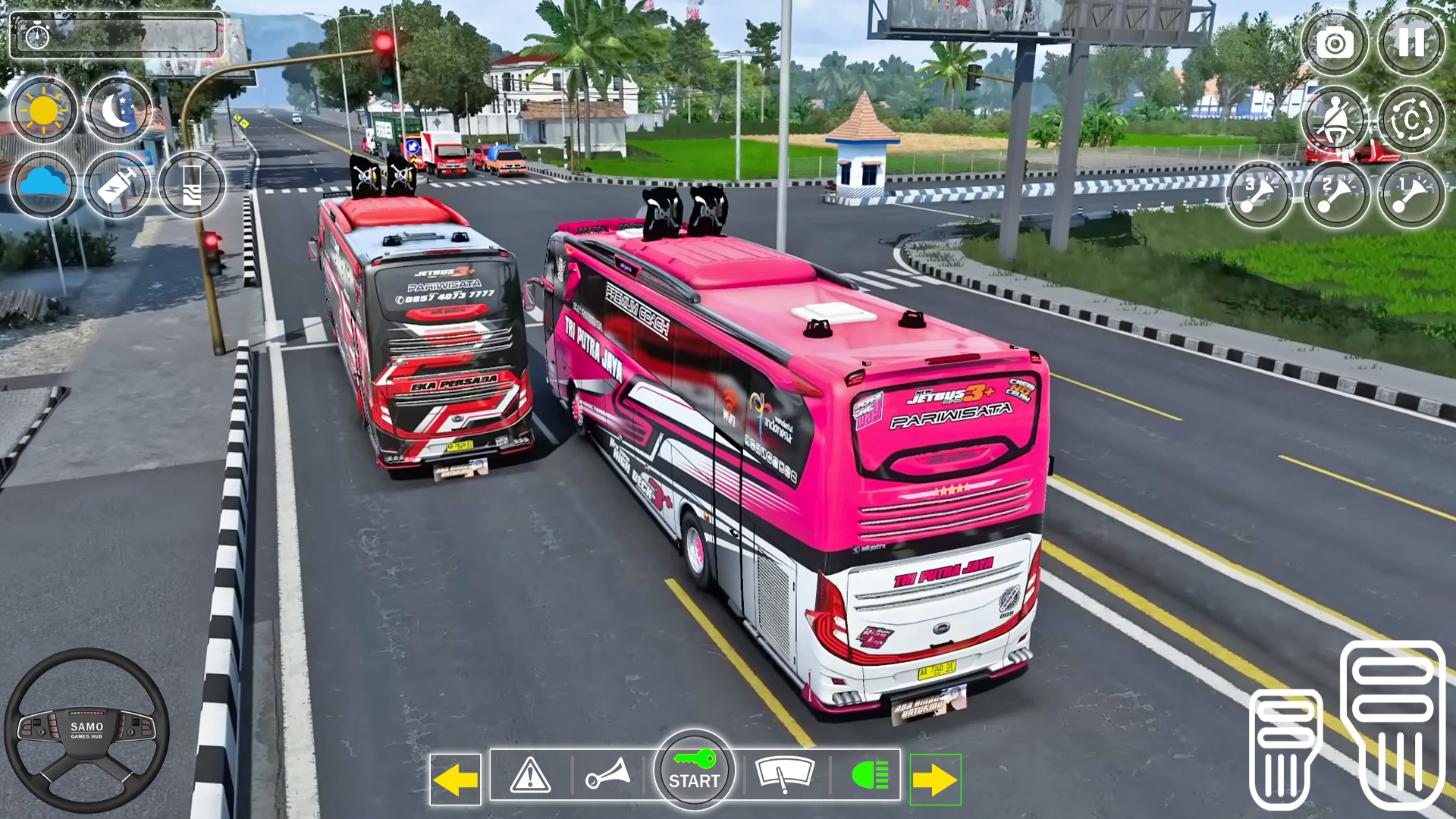This screenshot has width=1456, height=819.
Task: Toggle night mode with the moon icon
Action: pyautogui.click(x=118, y=109)
